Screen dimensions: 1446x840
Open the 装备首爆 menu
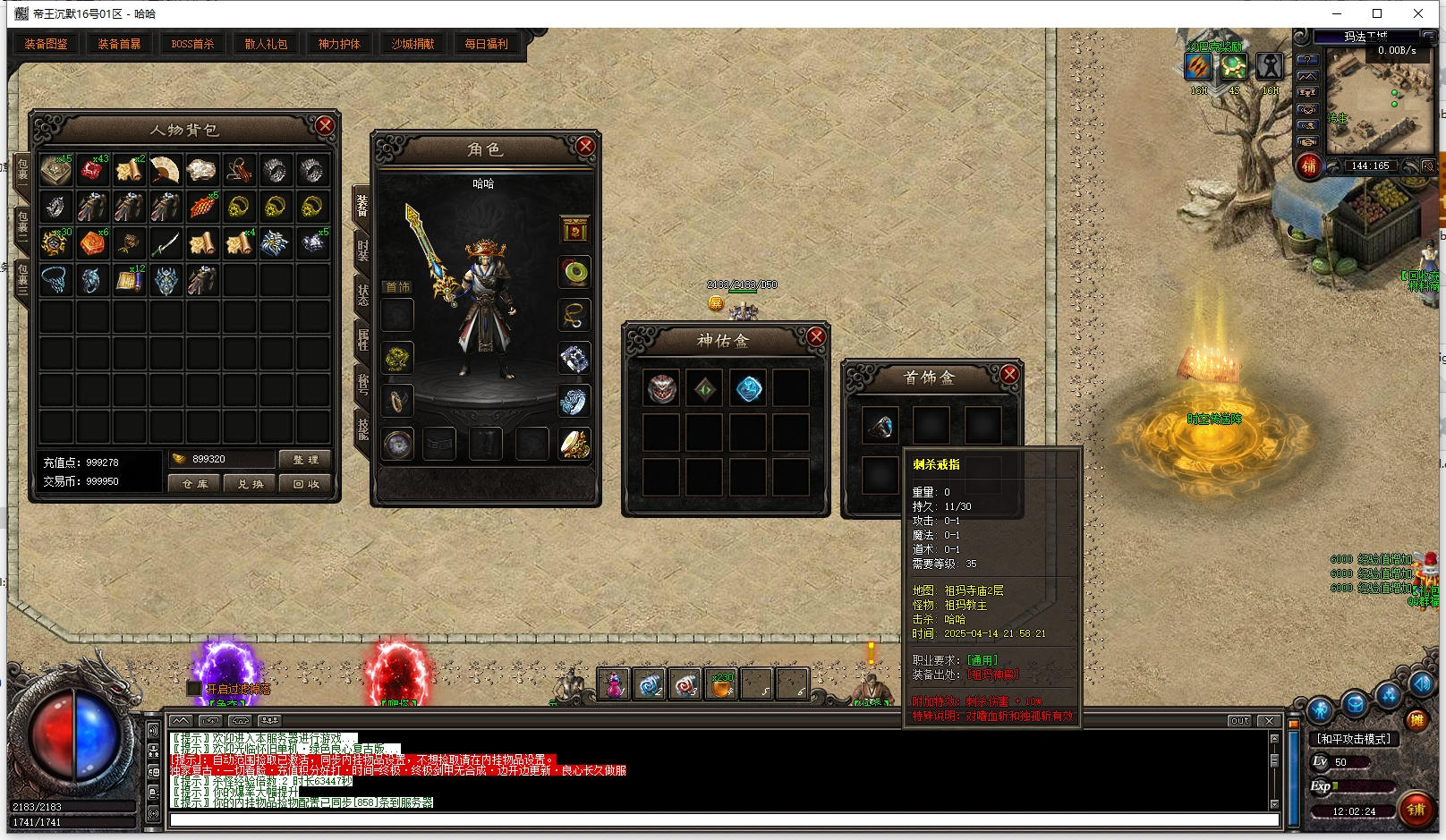pyautogui.click(x=119, y=44)
